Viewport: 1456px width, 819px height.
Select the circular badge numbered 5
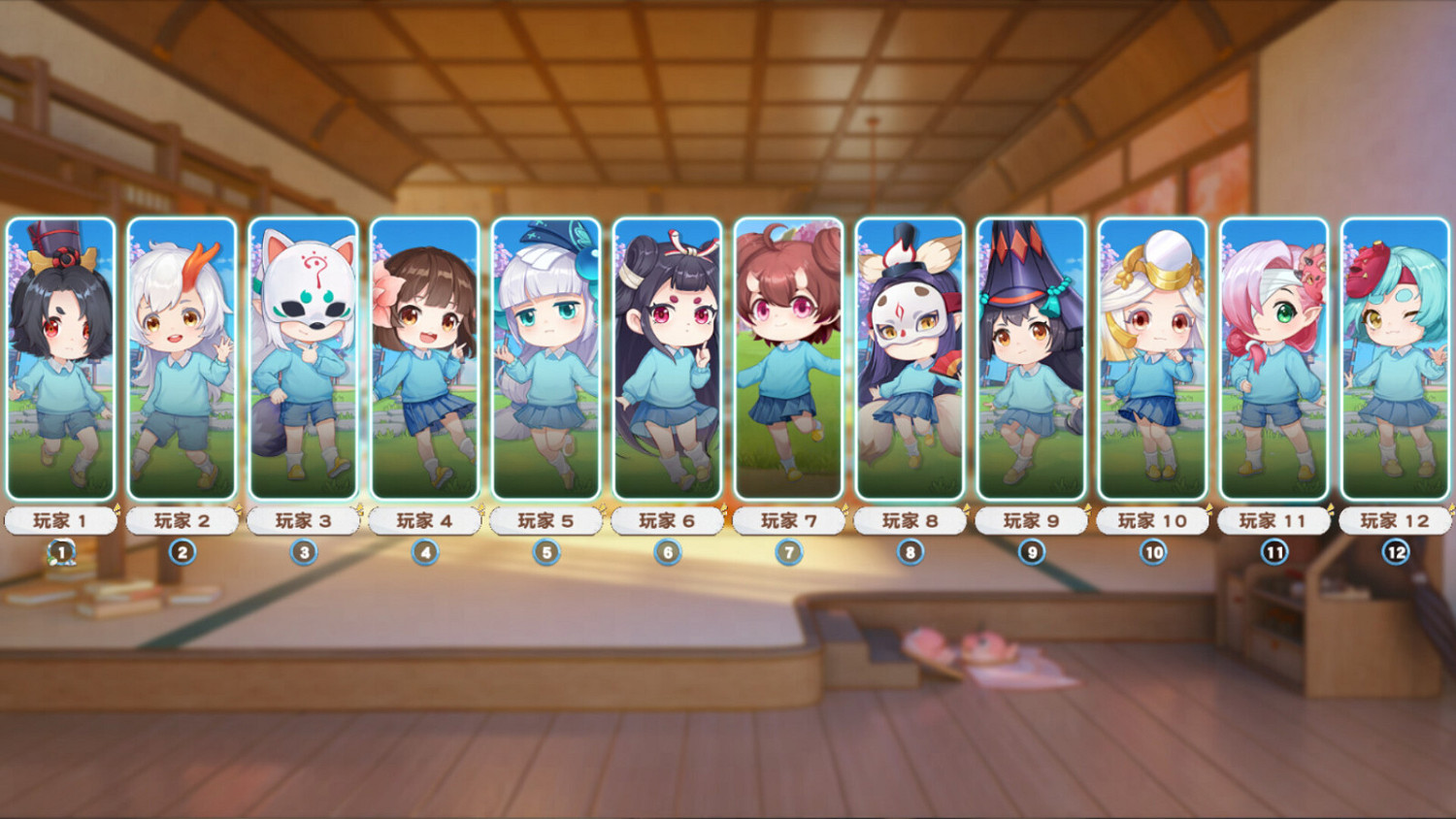pos(546,551)
